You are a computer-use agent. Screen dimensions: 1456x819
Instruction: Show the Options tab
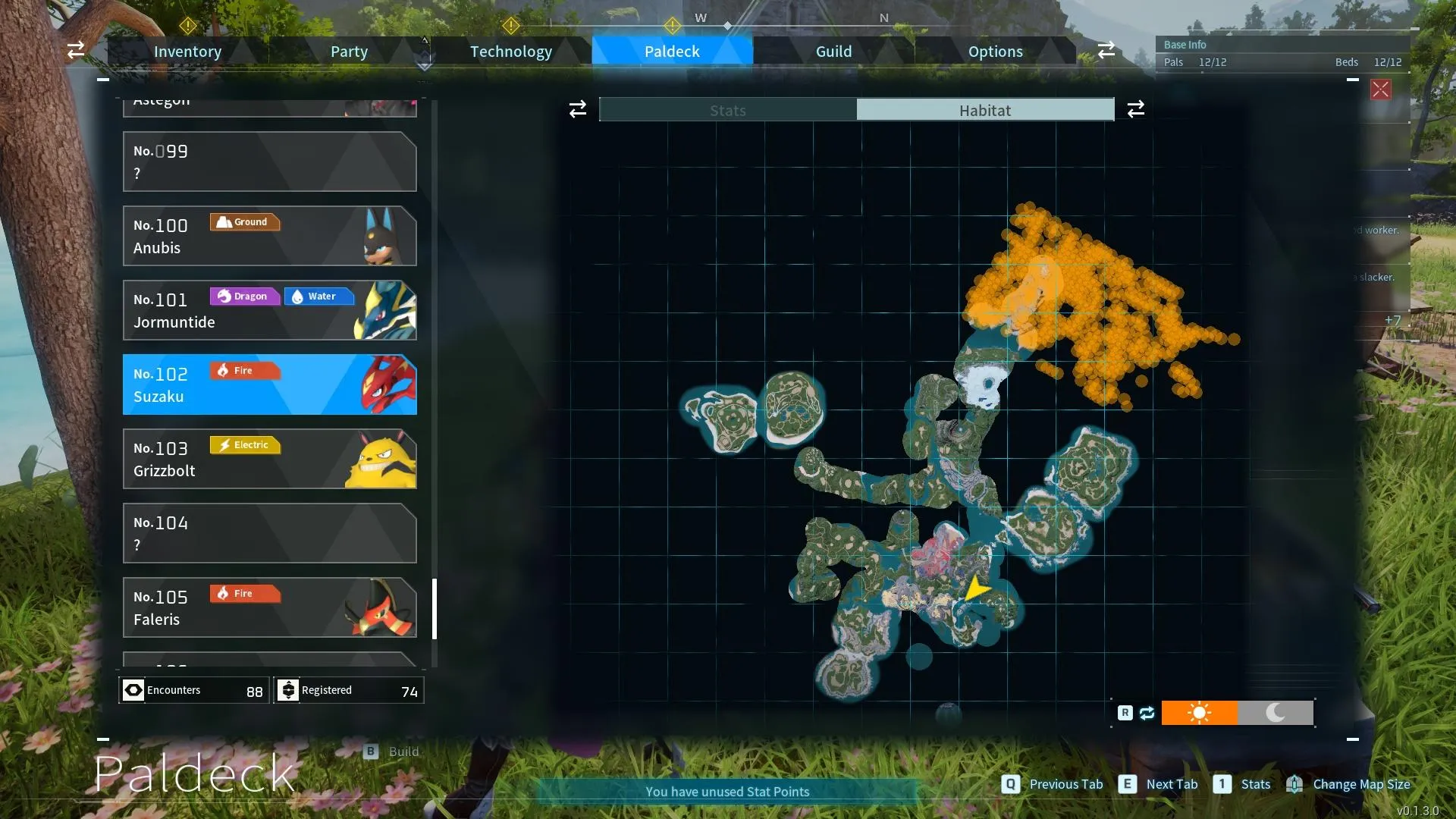(995, 52)
